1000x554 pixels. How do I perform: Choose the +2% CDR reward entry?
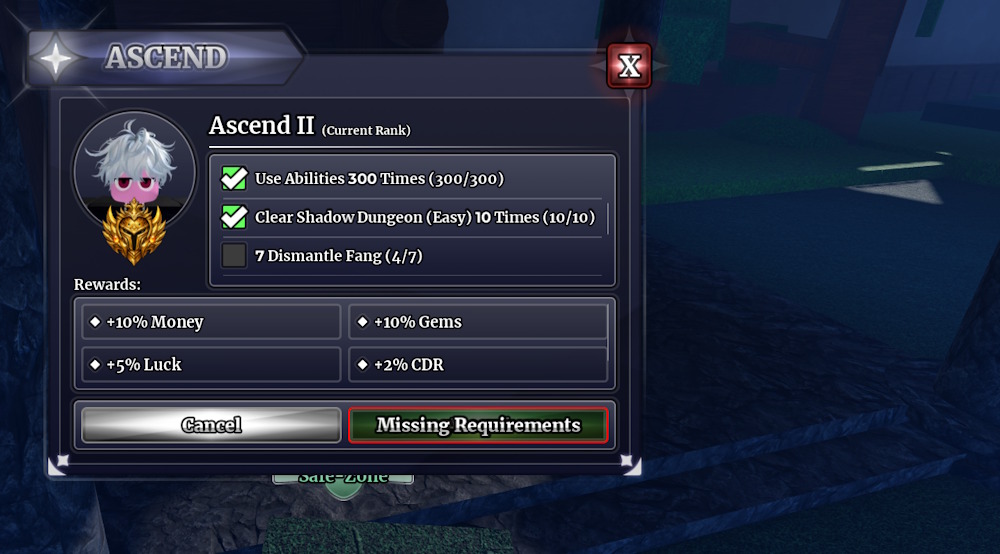click(478, 365)
